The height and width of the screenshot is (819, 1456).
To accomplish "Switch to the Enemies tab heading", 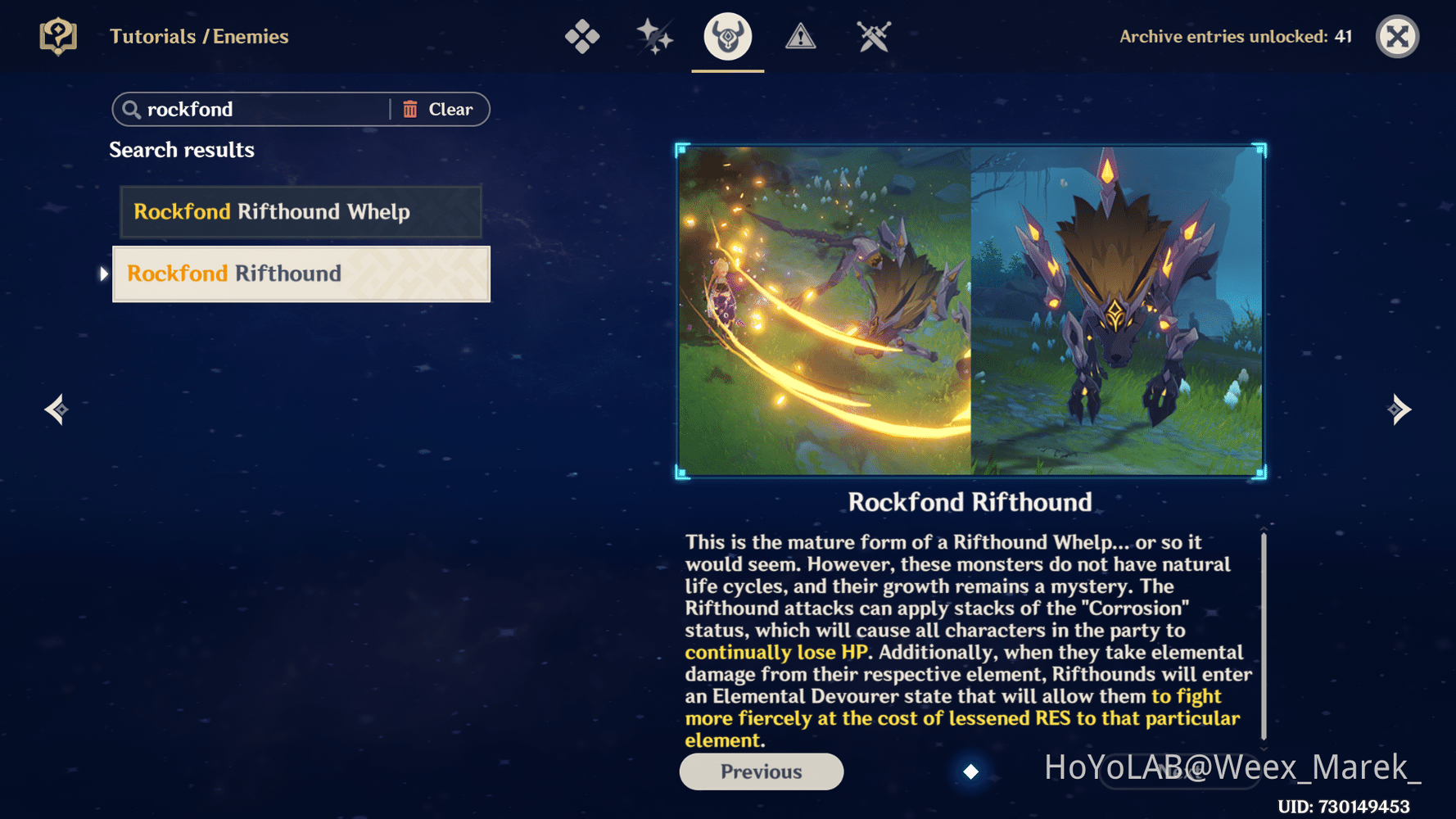I will click(251, 36).
